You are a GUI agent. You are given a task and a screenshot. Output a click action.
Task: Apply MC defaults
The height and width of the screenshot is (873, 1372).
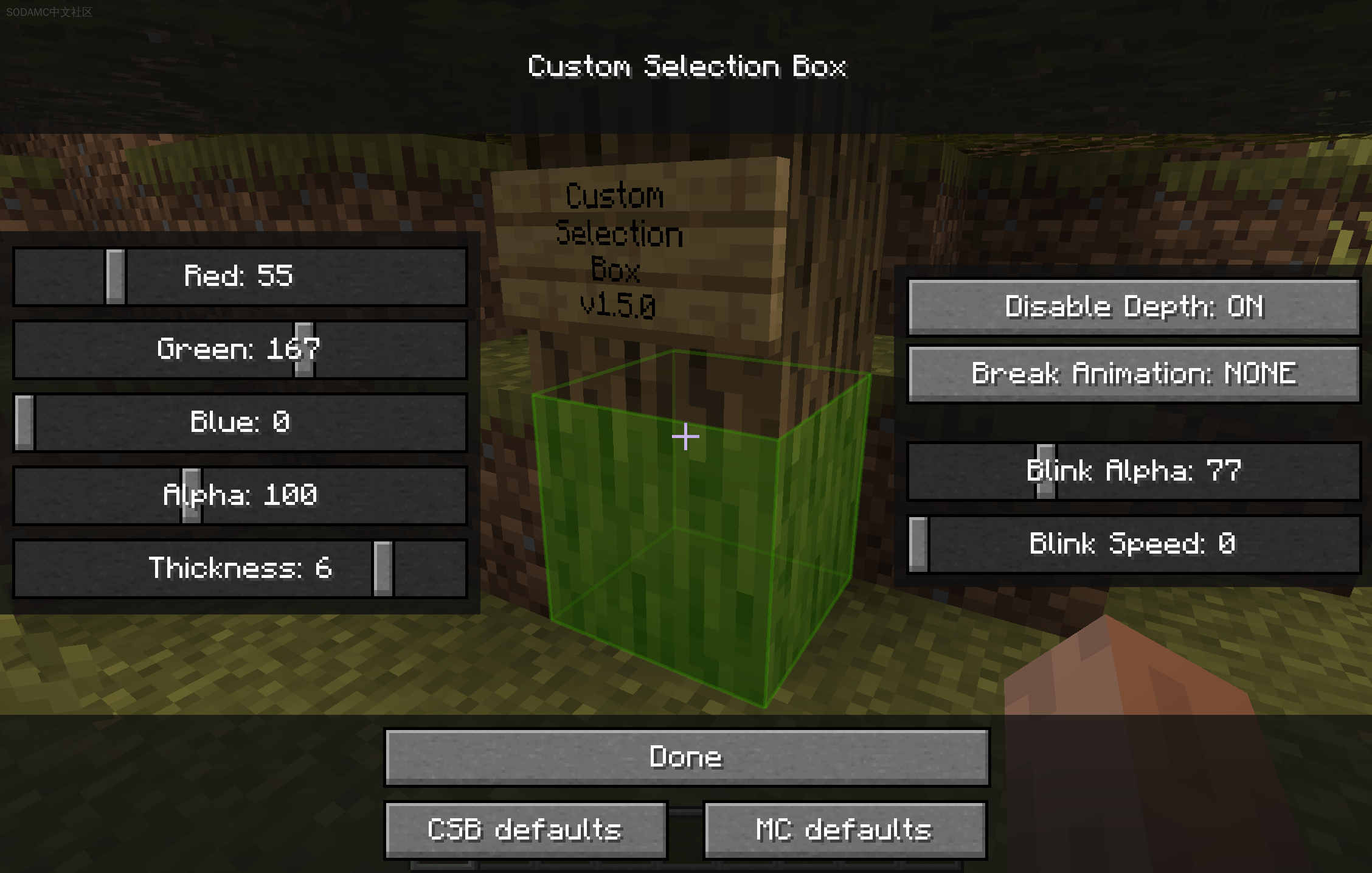[844, 829]
